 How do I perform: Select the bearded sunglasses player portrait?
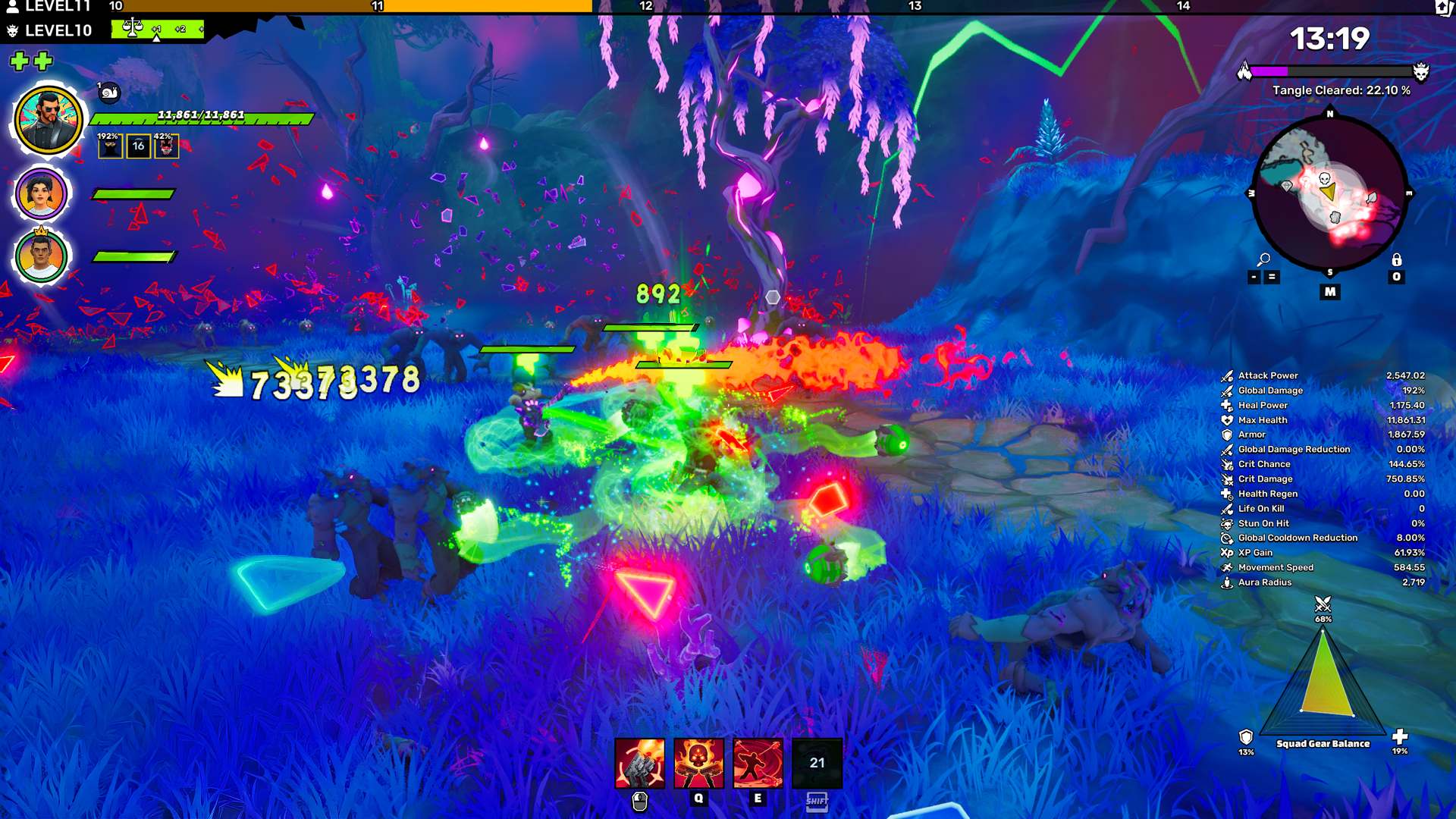pyautogui.click(x=49, y=121)
